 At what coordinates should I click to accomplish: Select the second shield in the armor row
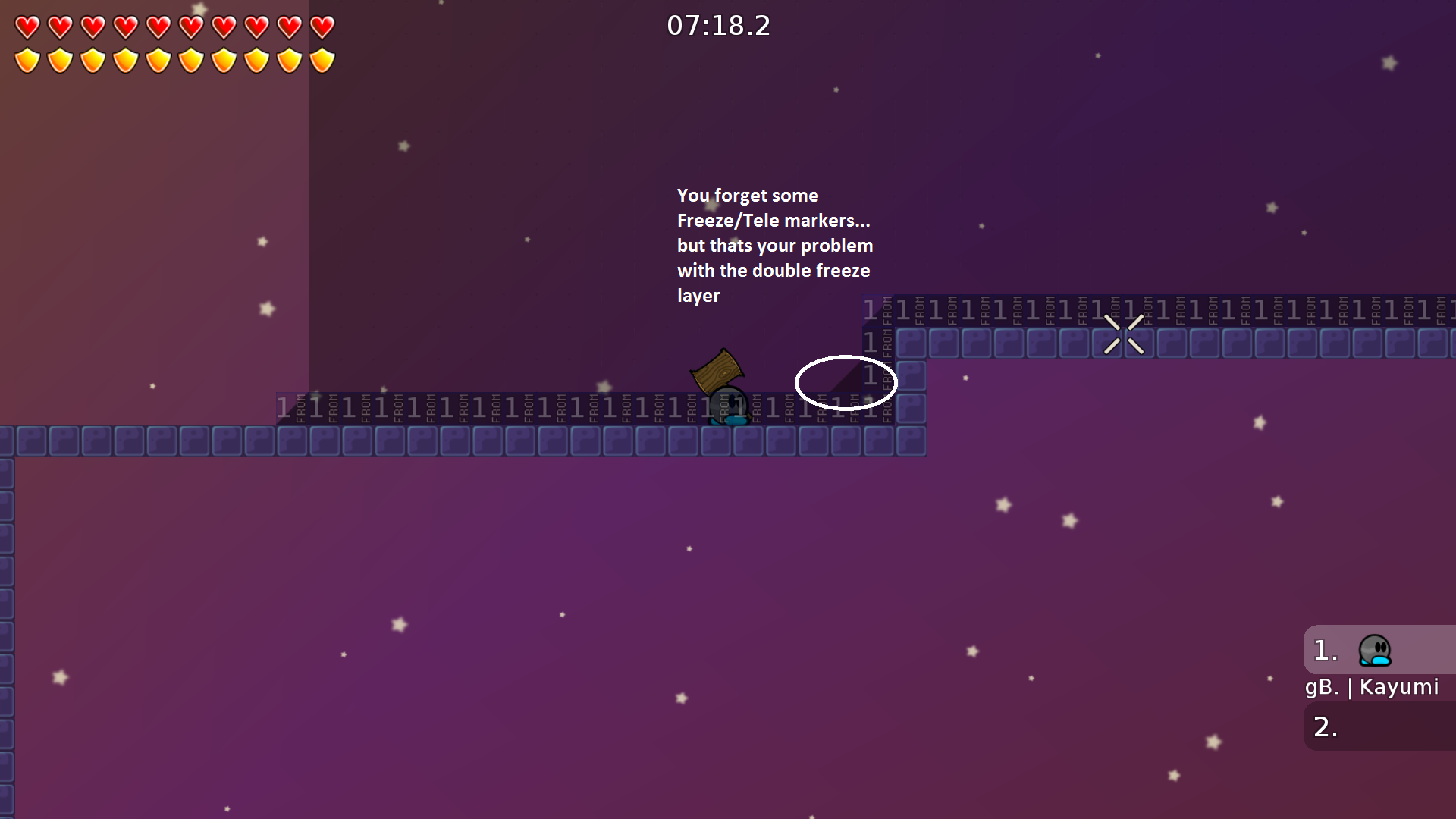click(x=59, y=58)
